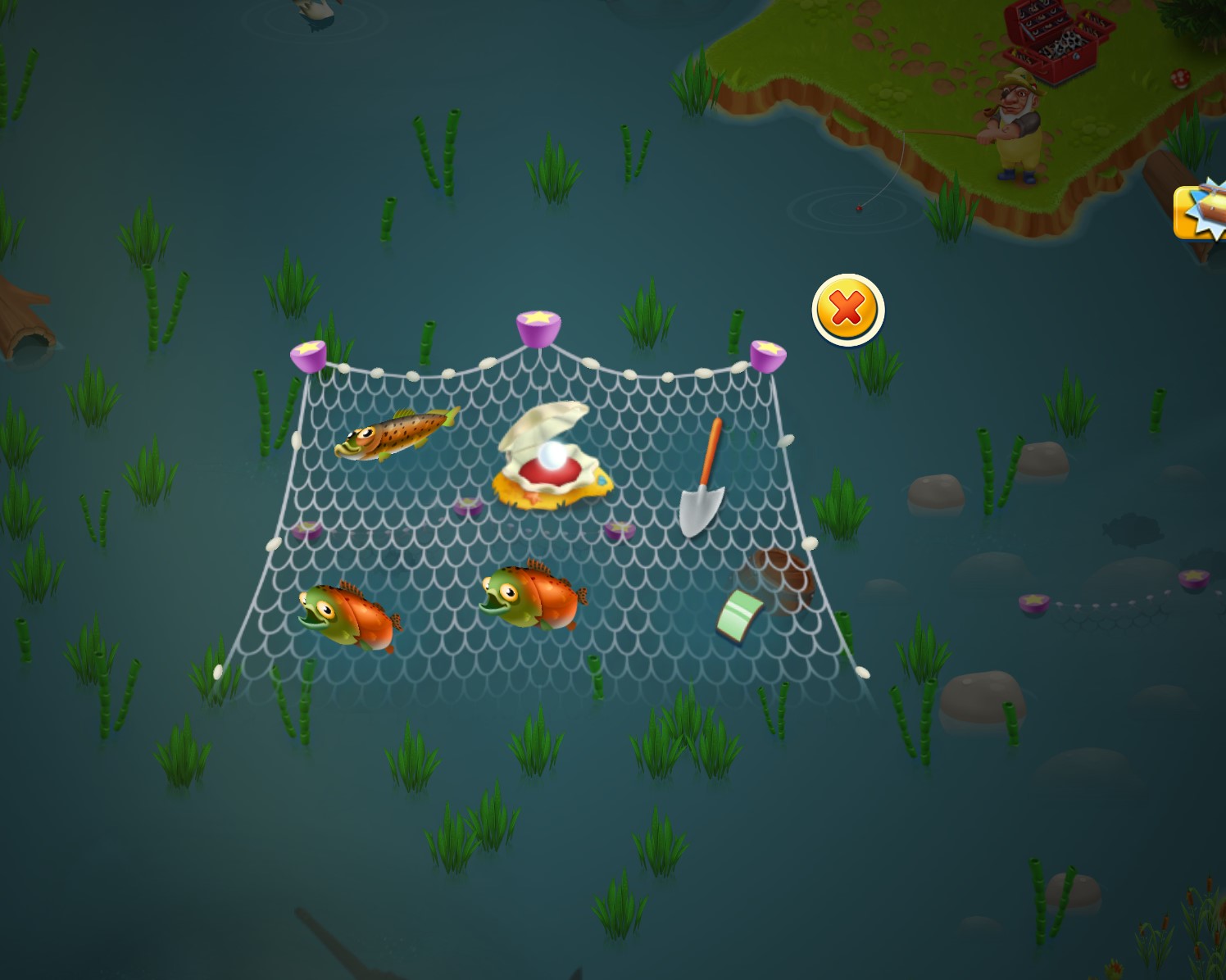Screen dimensions: 1226x980
Task: Close the fishing net catch view
Action: [x=847, y=310]
